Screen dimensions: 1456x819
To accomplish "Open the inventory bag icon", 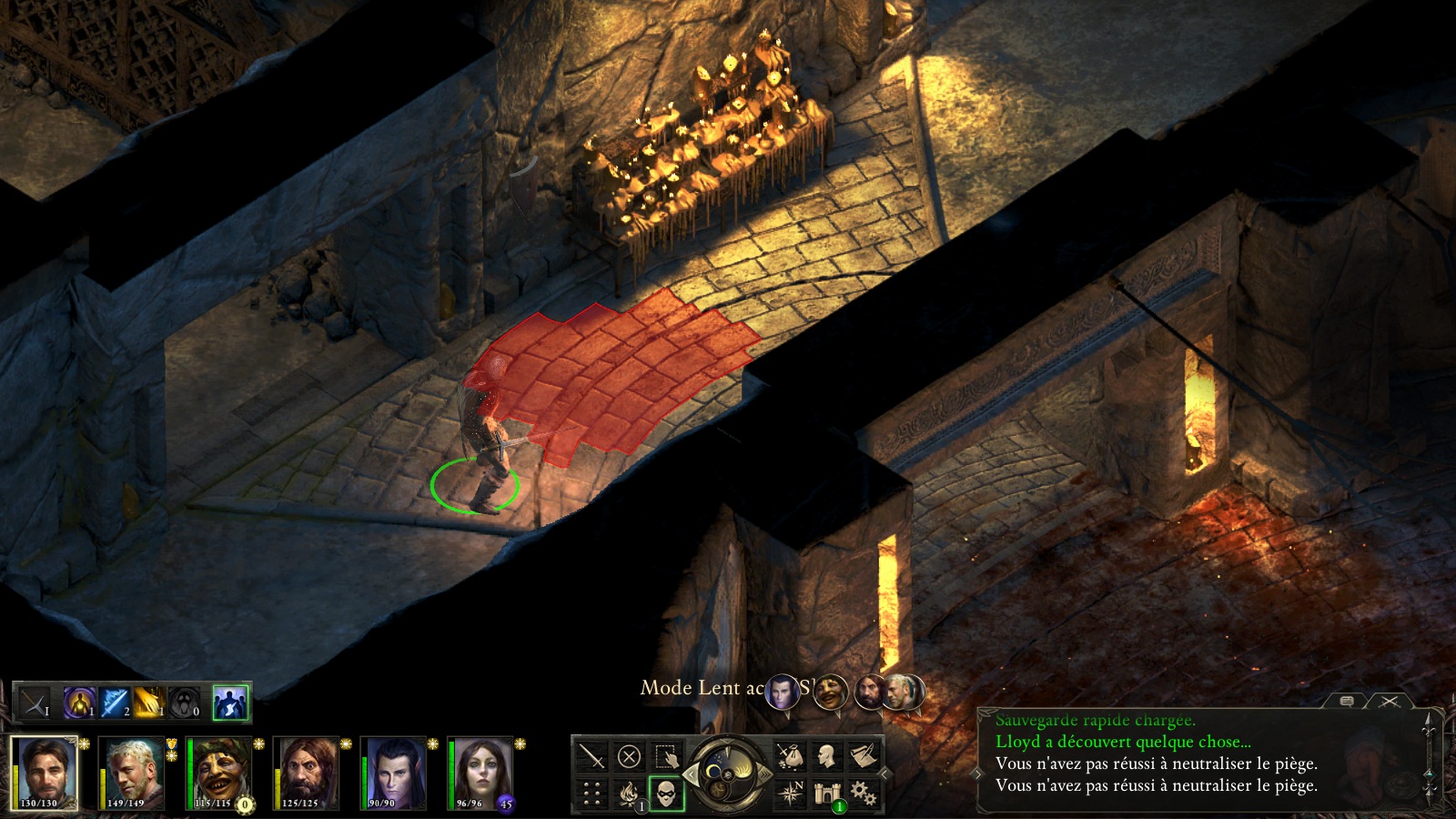I will [x=789, y=756].
